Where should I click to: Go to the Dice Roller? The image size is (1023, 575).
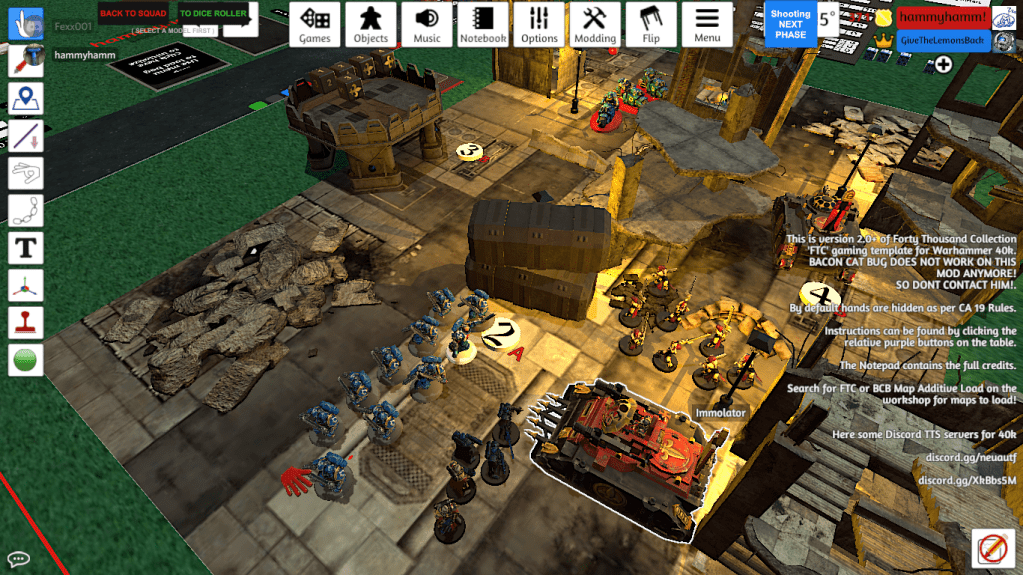tap(213, 13)
